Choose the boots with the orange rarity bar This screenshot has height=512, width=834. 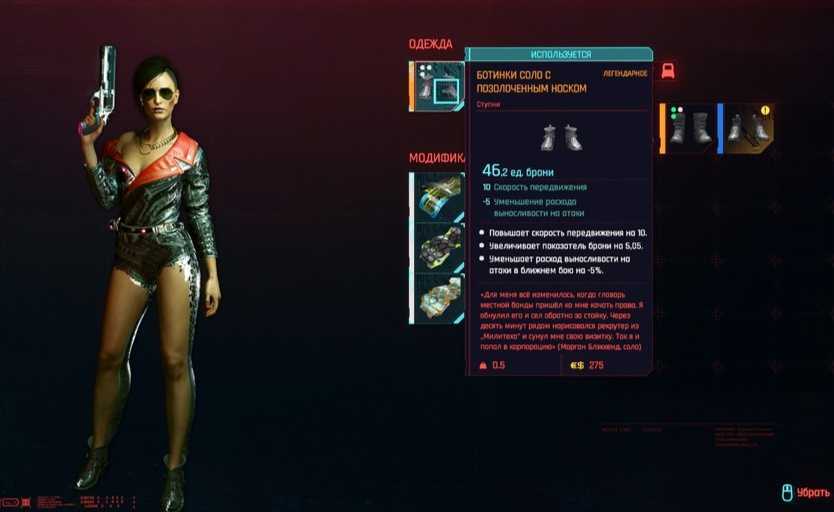pos(688,128)
